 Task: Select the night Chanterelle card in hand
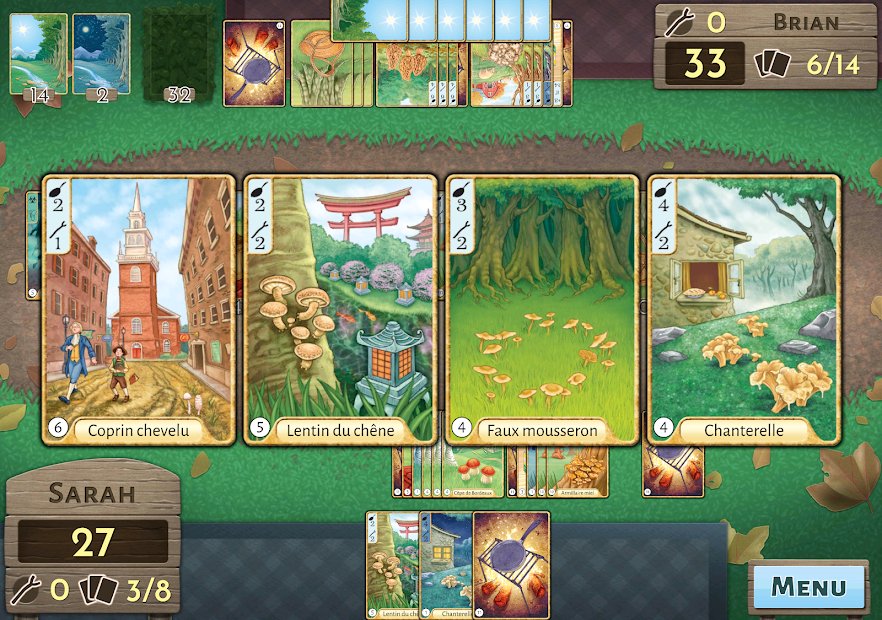point(446,565)
